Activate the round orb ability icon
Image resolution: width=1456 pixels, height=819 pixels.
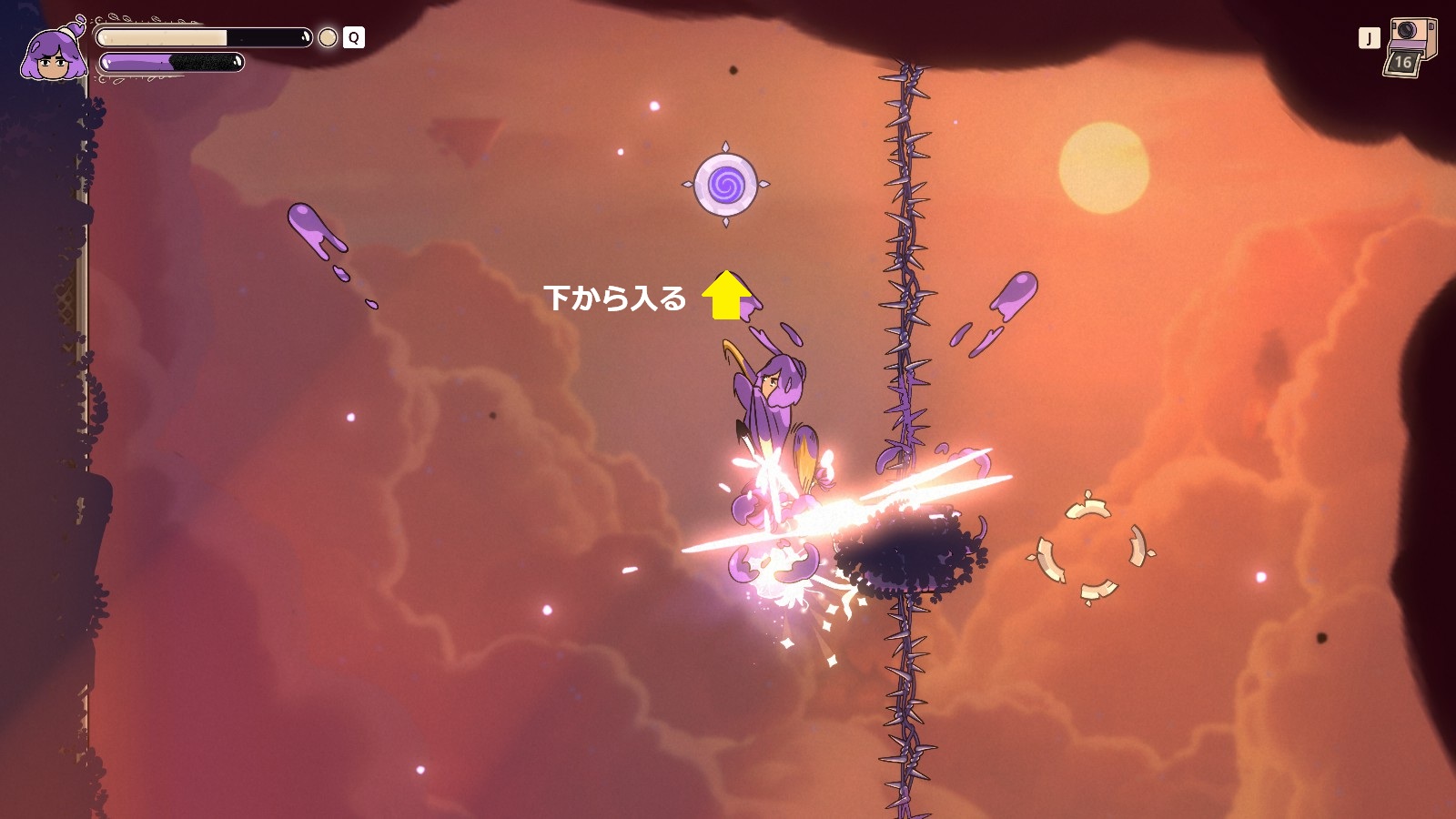click(328, 37)
